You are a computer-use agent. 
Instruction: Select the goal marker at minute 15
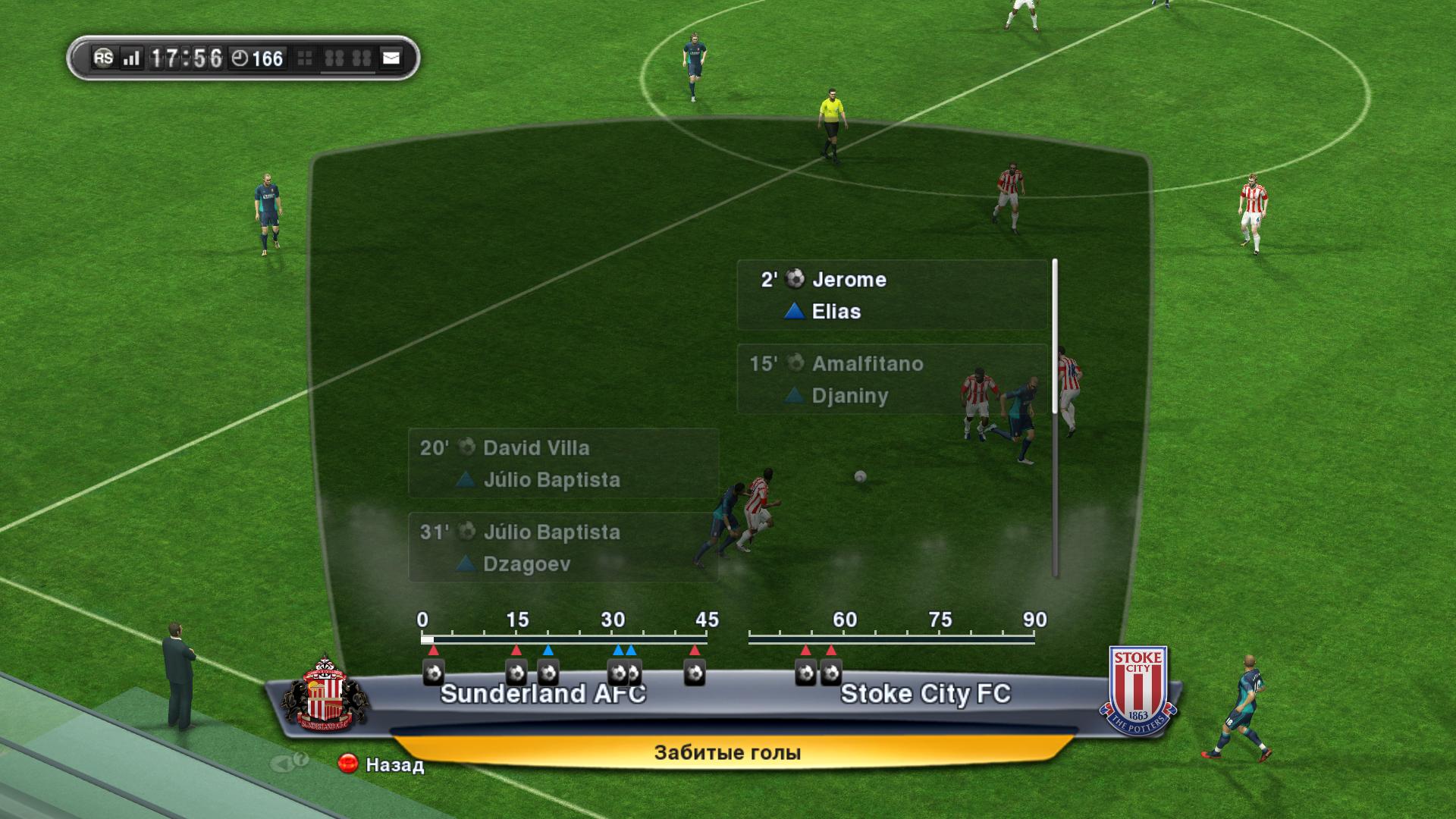tap(516, 673)
